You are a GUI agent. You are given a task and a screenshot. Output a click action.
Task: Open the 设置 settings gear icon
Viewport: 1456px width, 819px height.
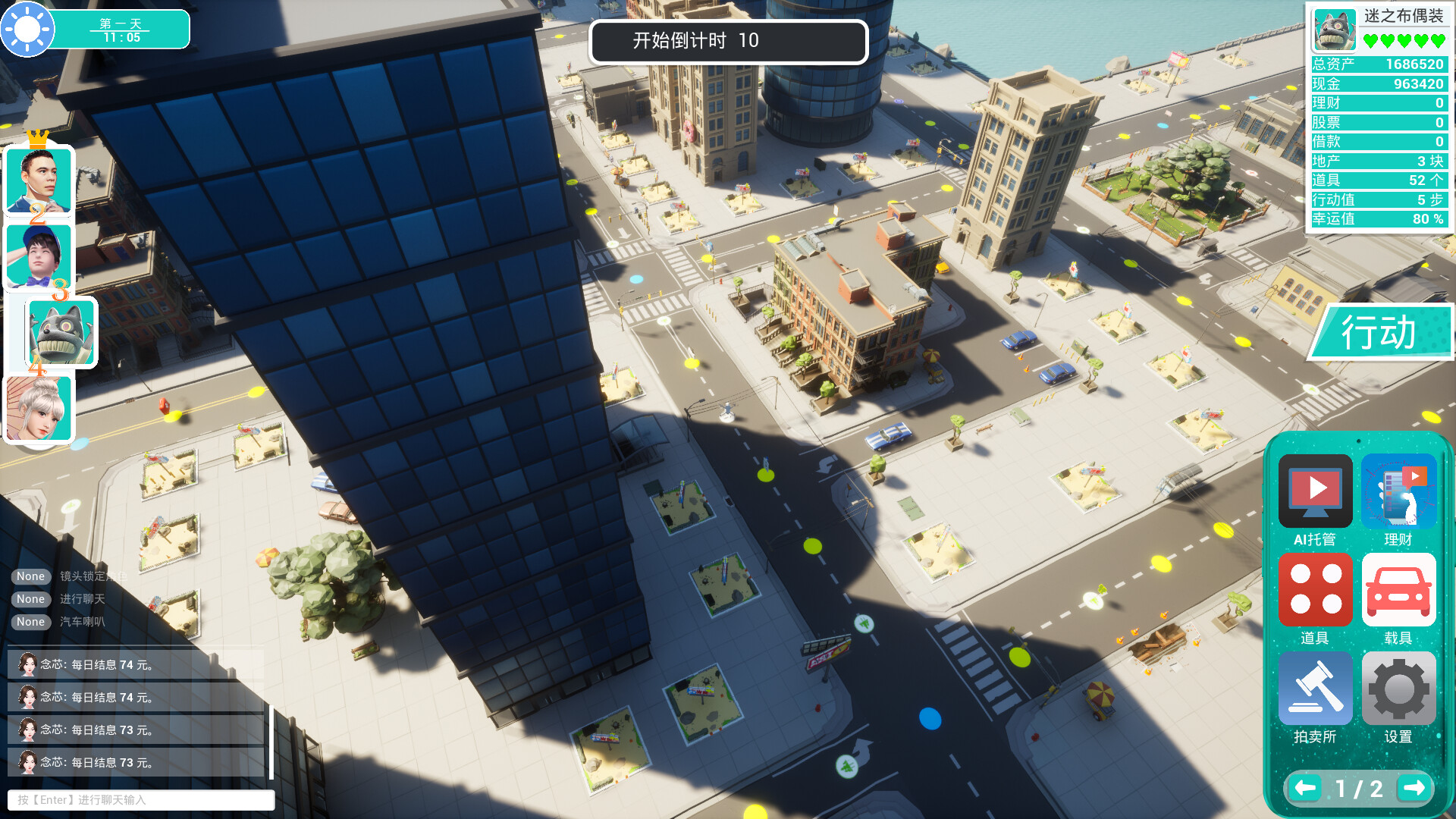[1398, 689]
